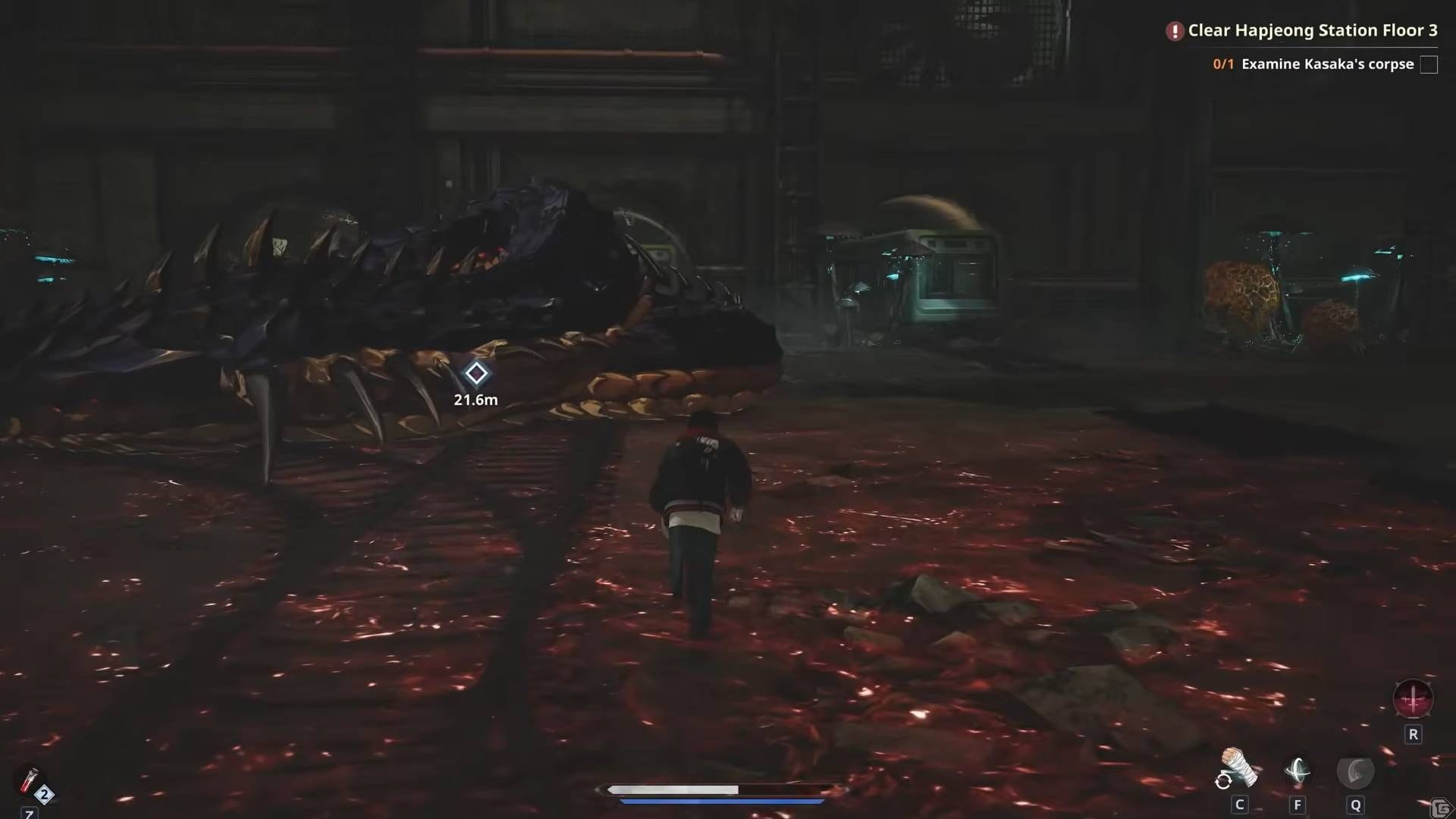1456x819 pixels.
Task: Click the R keybind label below the ultimate
Action: tap(1414, 734)
